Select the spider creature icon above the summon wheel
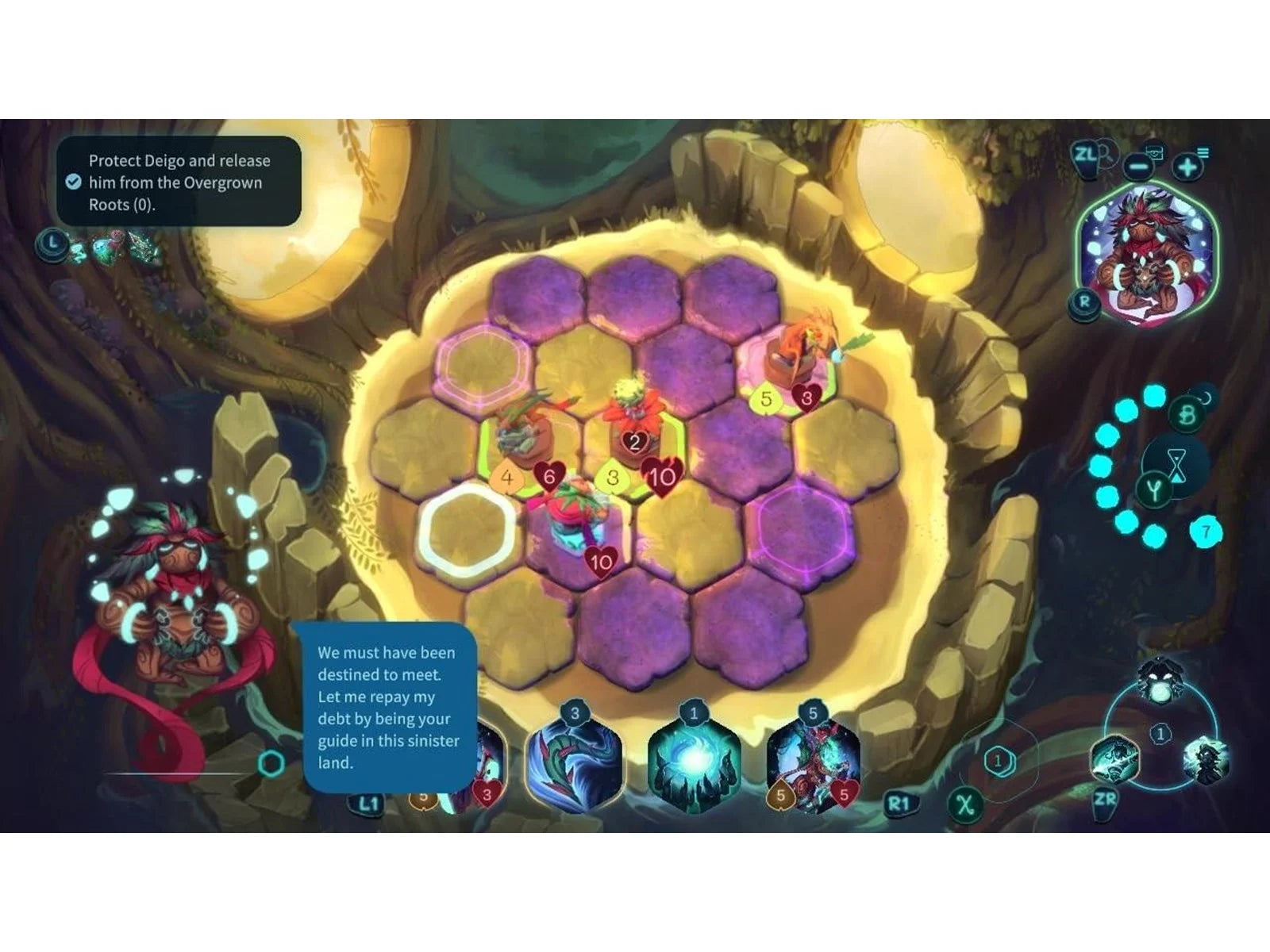1270x952 pixels. point(1159,678)
